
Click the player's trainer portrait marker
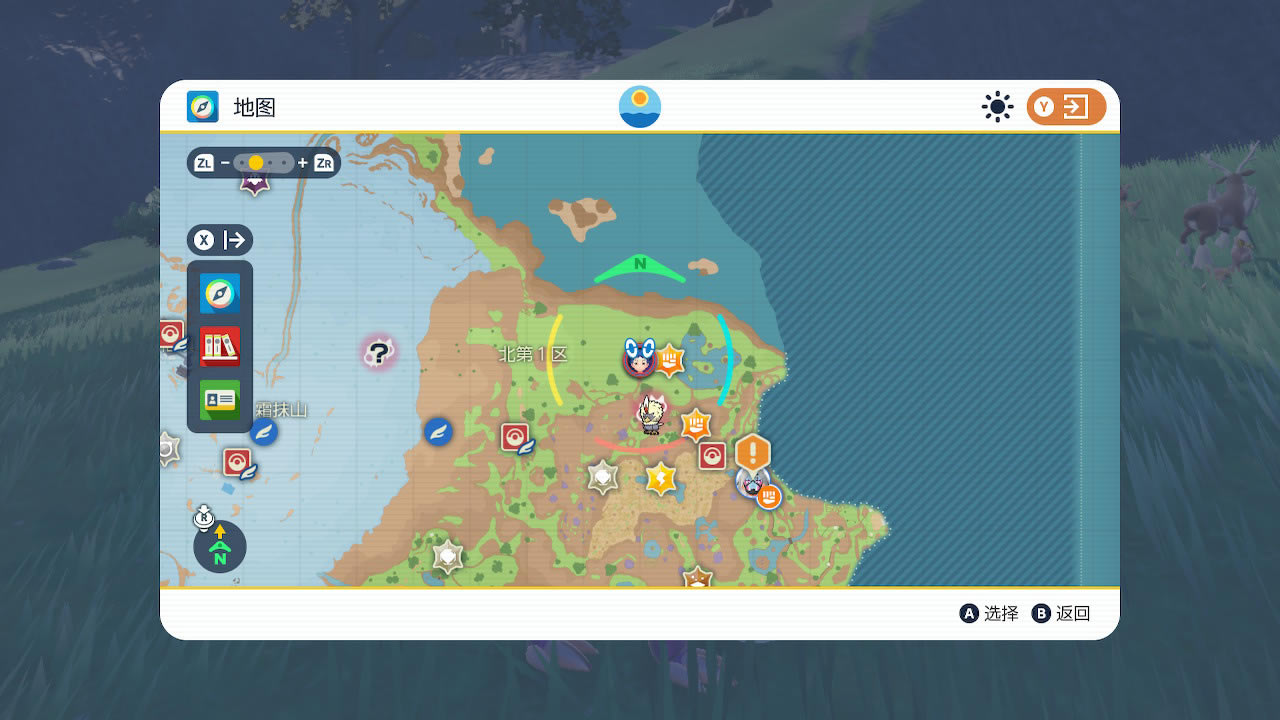[x=639, y=357]
